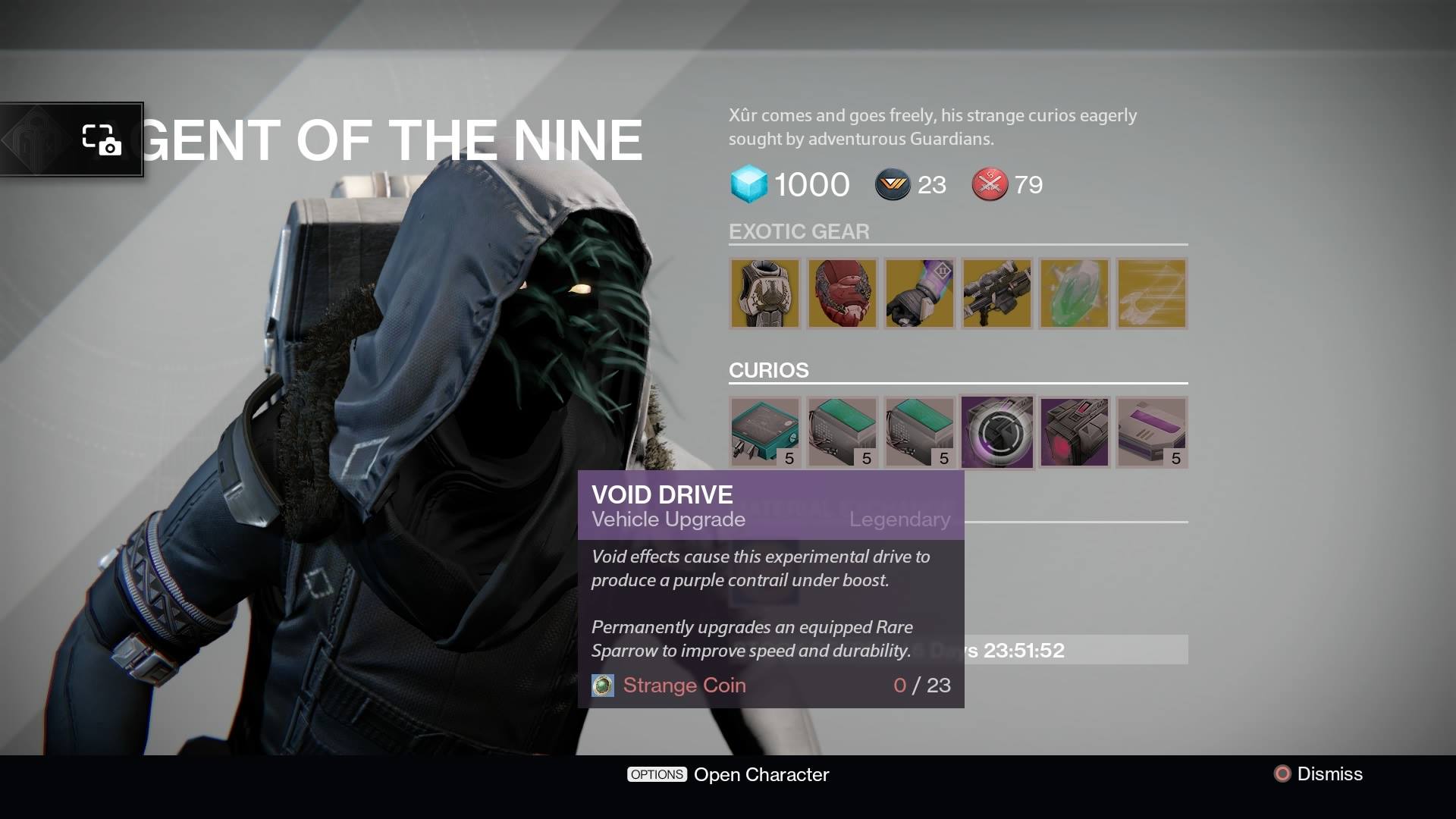Image resolution: width=1456 pixels, height=819 pixels.
Task: Click the EXOTIC GEAR section header
Action: [799, 232]
